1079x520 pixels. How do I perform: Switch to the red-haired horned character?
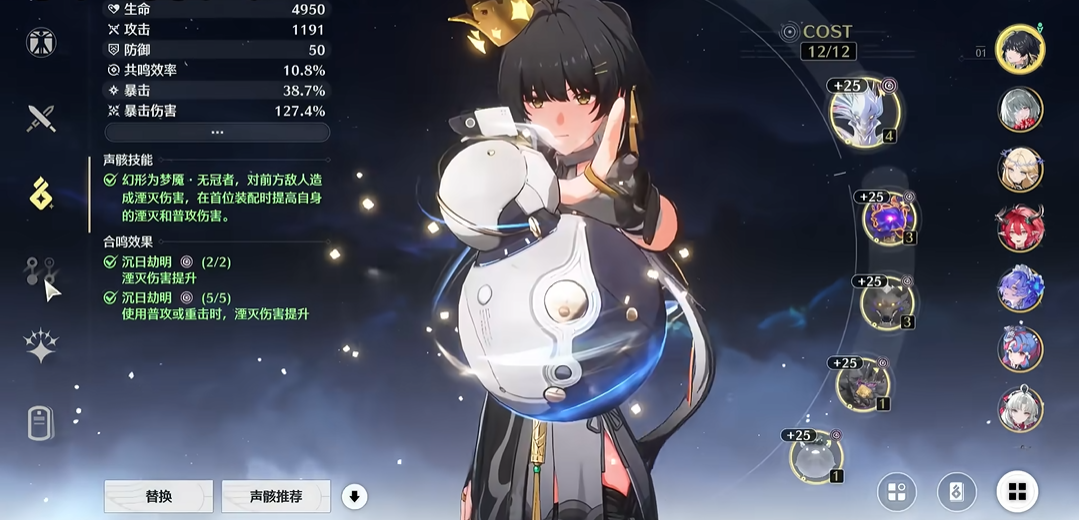tap(1020, 229)
